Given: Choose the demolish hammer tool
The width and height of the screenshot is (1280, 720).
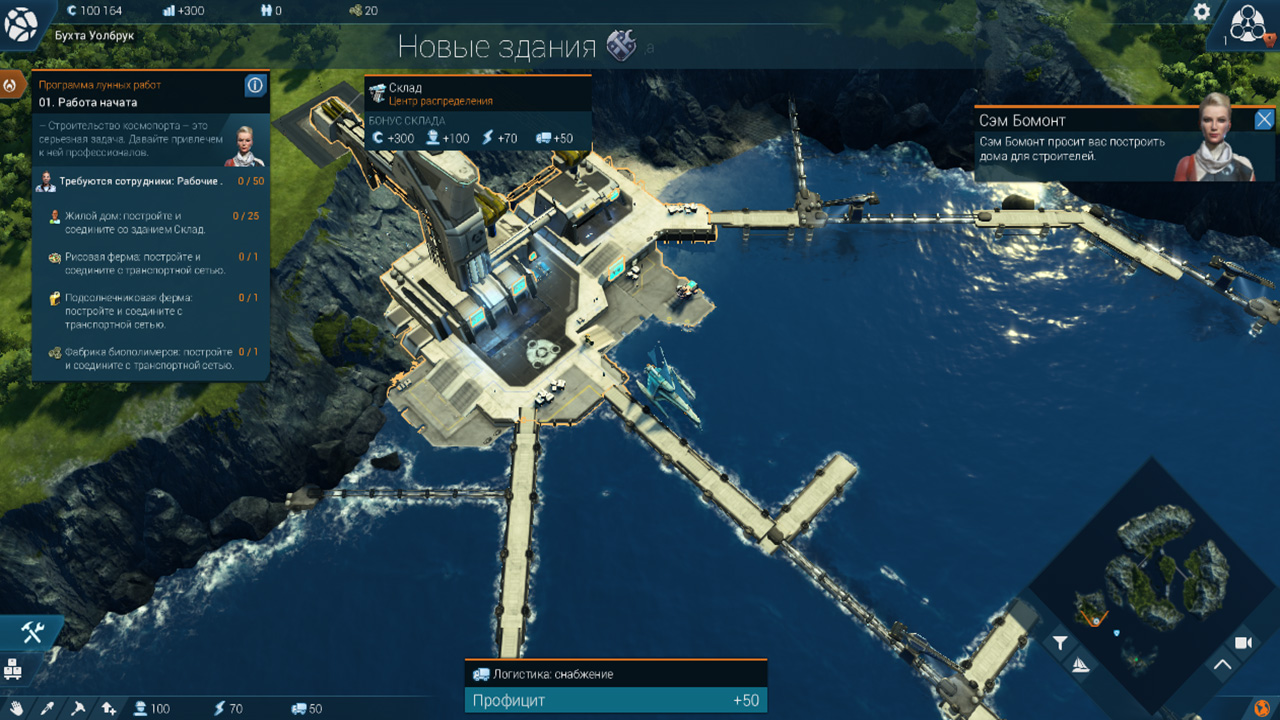Looking at the screenshot, I should (77, 708).
